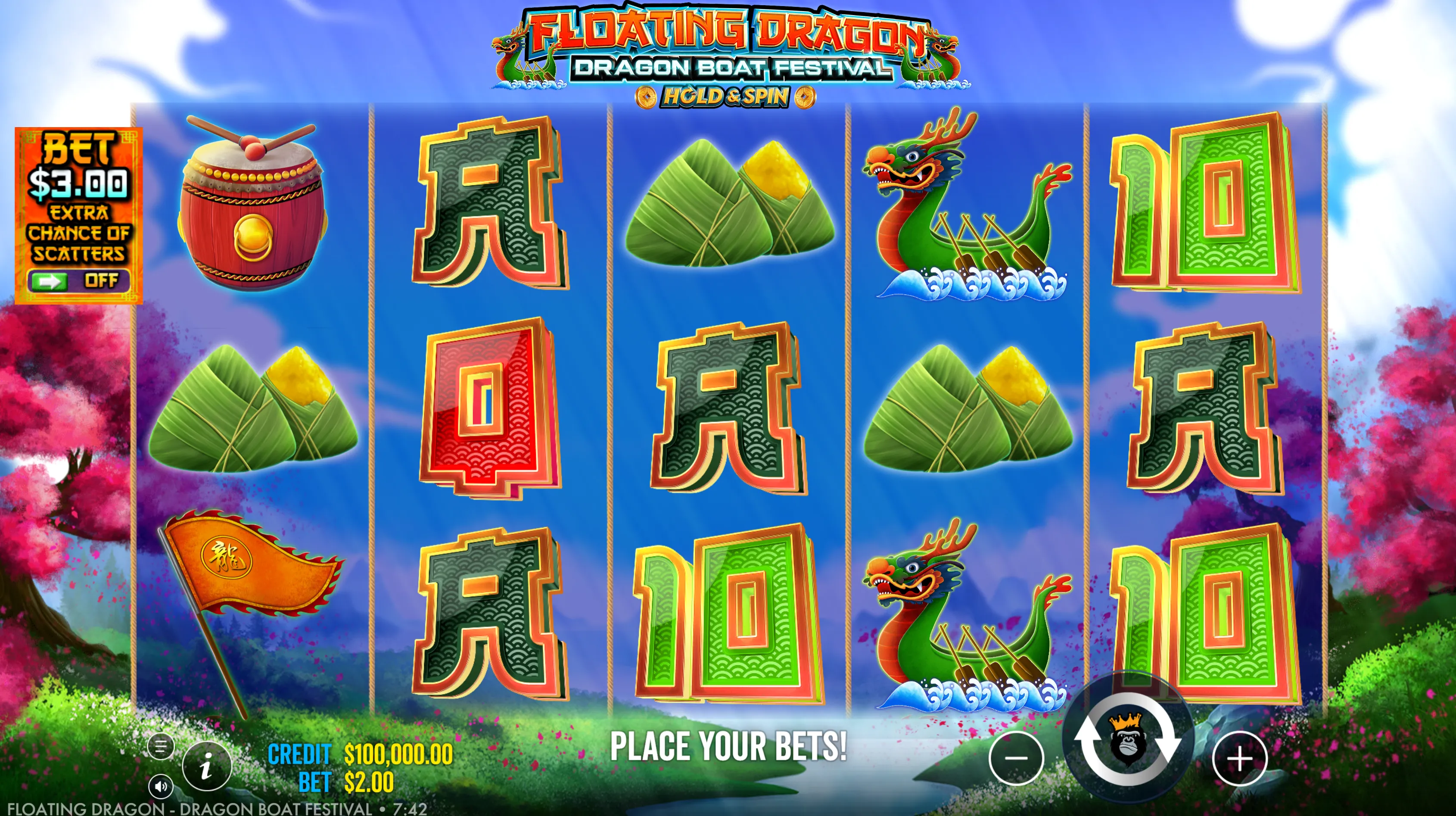The image size is (1456, 816).
Task: Mute the sound with the speaker icon
Action: pyautogui.click(x=161, y=786)
